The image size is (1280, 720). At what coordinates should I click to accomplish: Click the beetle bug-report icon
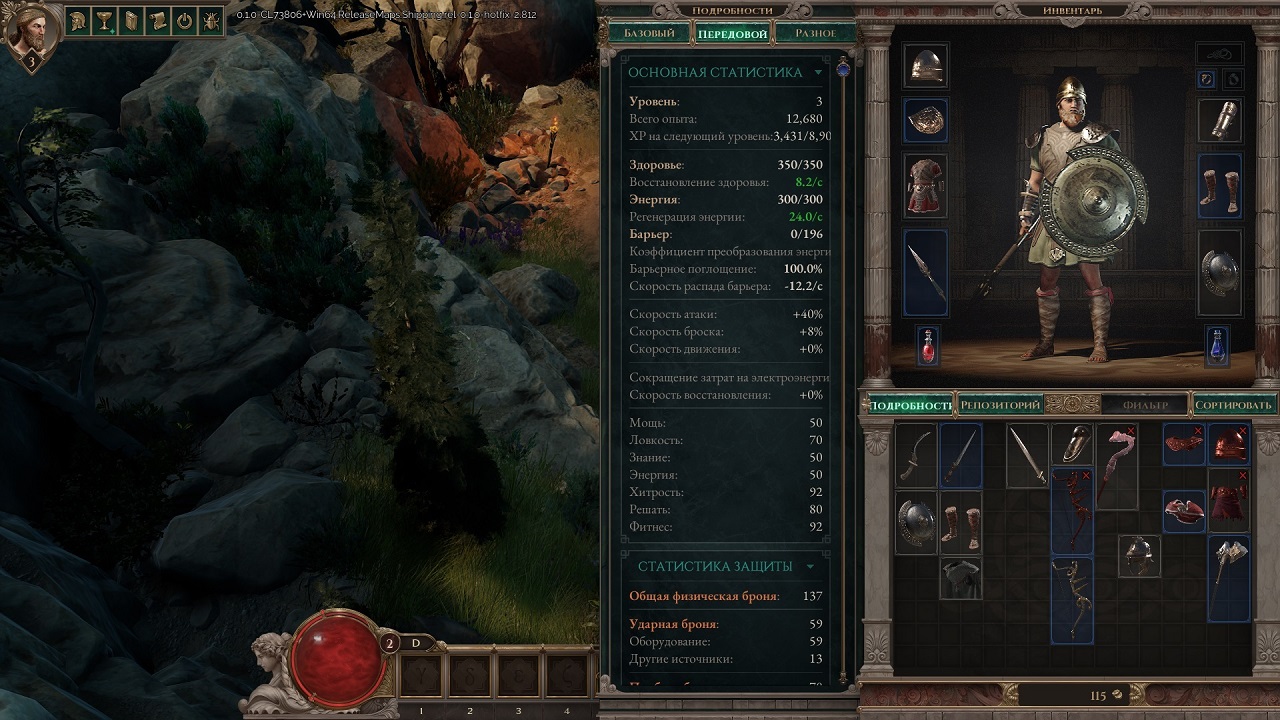tap(211, 23)
